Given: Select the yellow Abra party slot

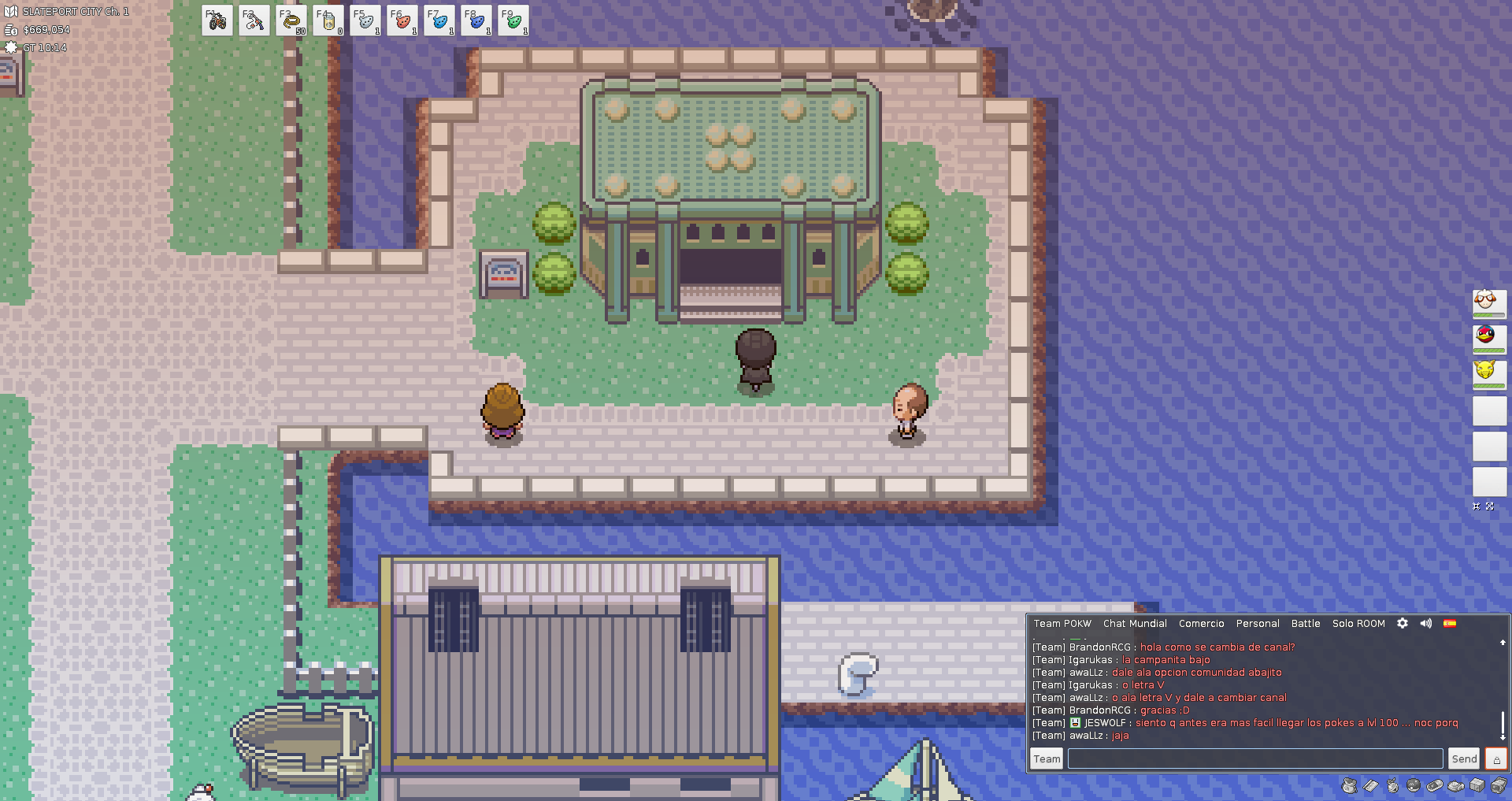Looking at the screenshot, I should 1488,372.
